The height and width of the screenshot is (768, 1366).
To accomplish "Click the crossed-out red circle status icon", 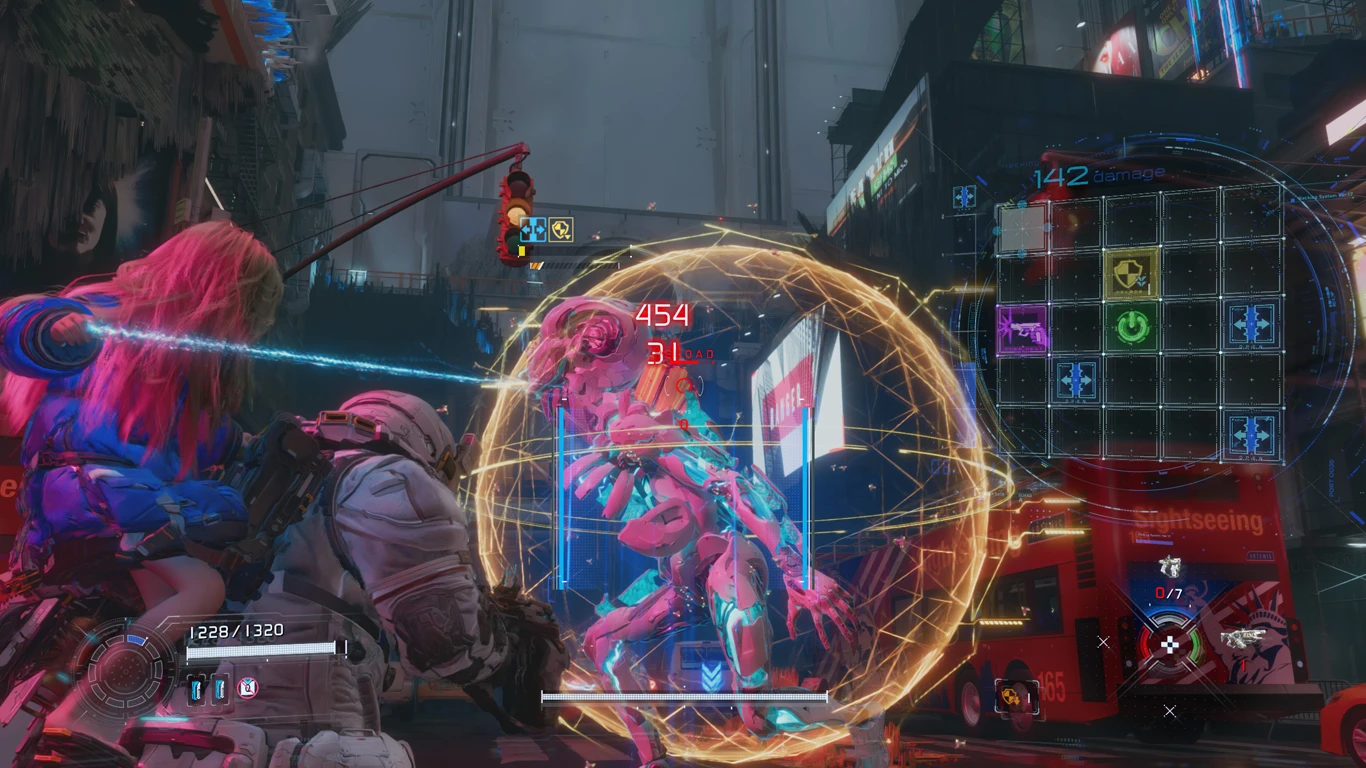I will (x=248, y=687).
